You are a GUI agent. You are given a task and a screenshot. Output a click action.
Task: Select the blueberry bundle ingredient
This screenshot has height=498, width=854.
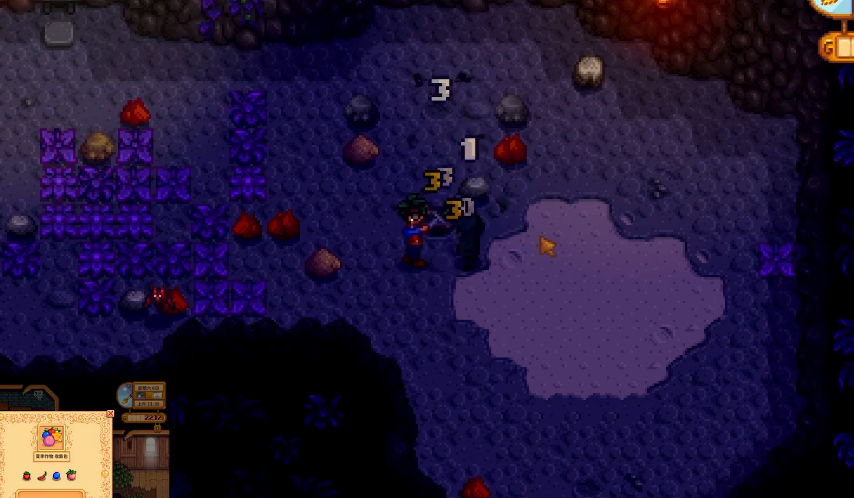point(56,476)
